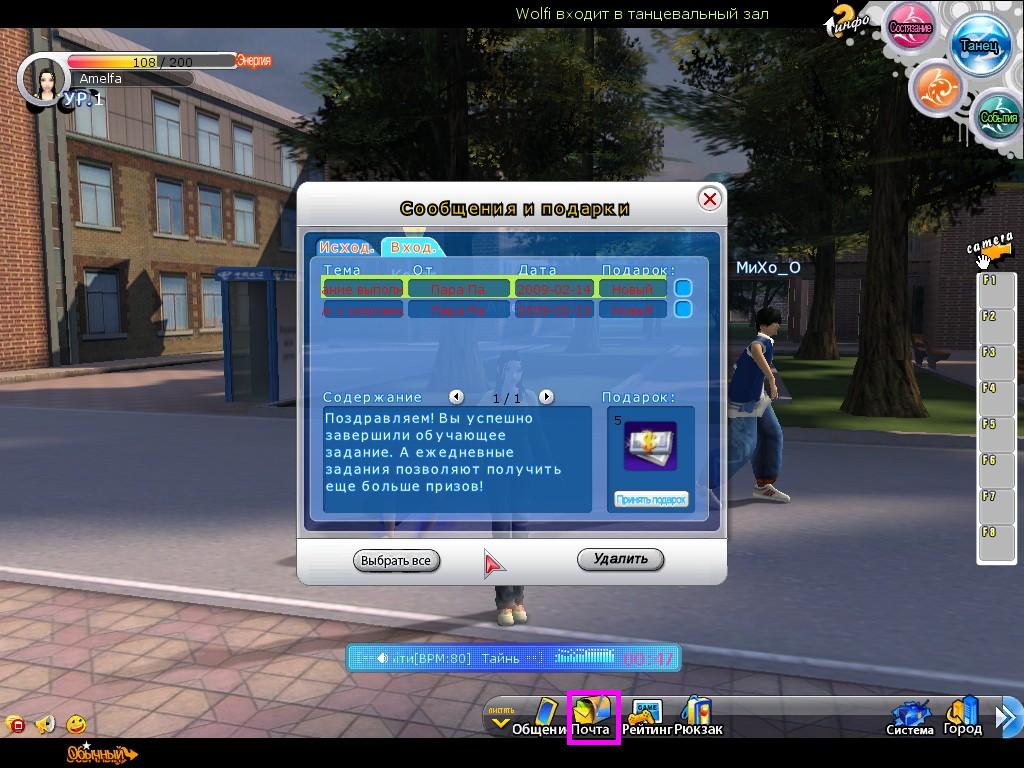Switch to the Исход. tab
1024x768 pixels.
point(347,247)
